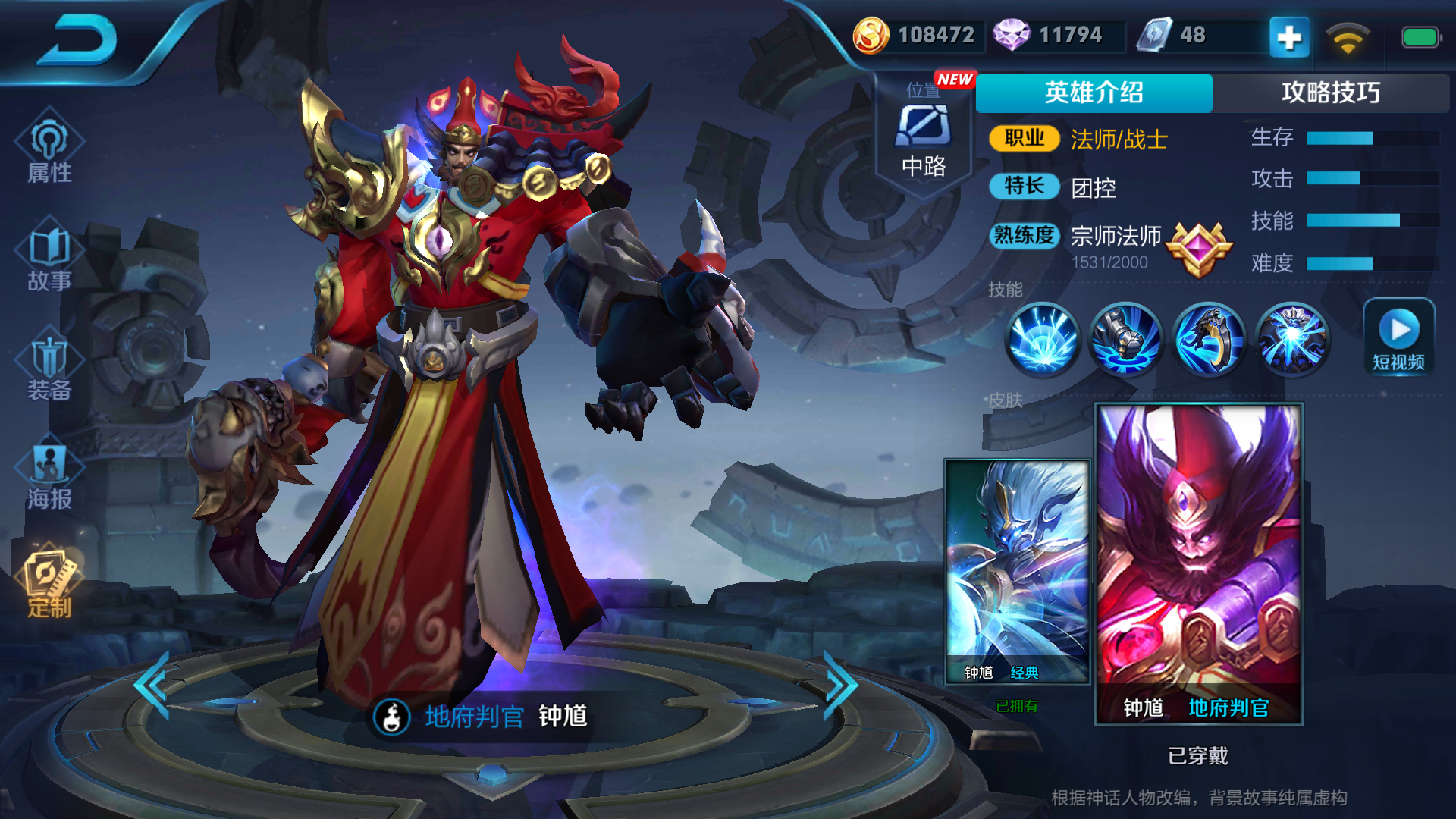Screen dimensions: 1456x819
Task: Play the 短视频 short video
Action: pyautogui.click(x=1398, y=337)
